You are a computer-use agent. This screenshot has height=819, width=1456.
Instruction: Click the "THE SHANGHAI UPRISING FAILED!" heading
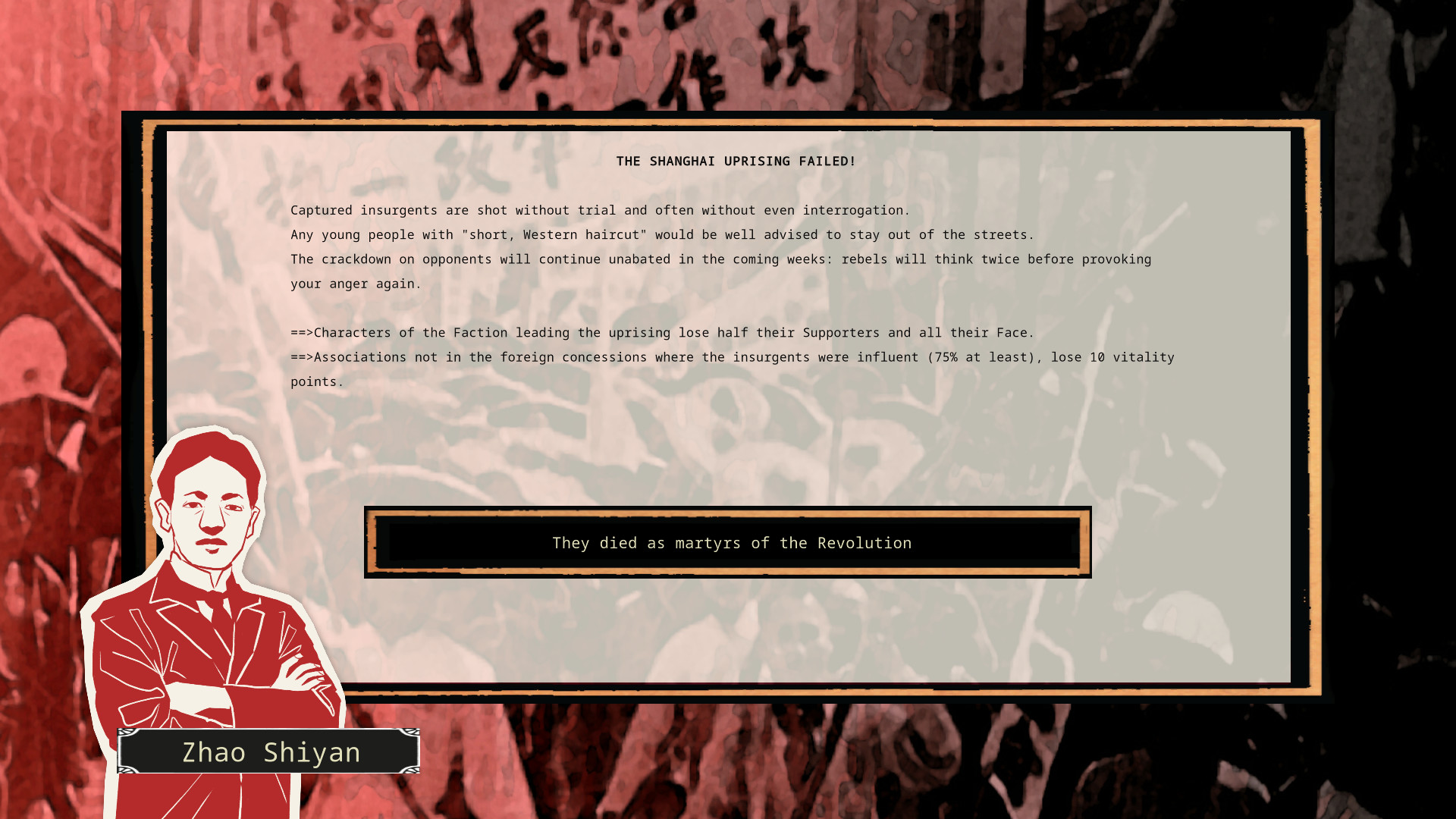(735, 161)
